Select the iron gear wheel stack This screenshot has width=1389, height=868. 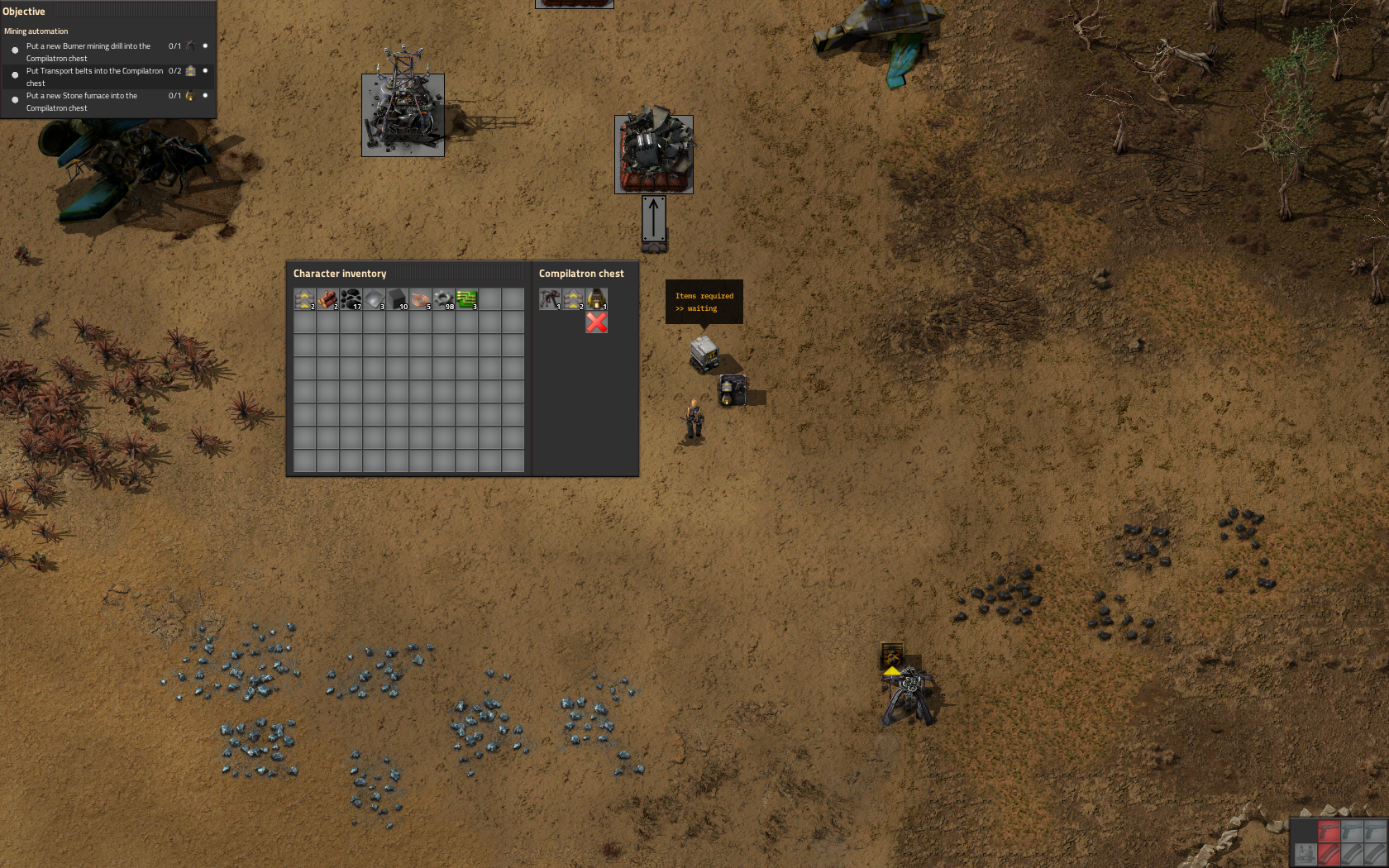(x=443, y=298)
